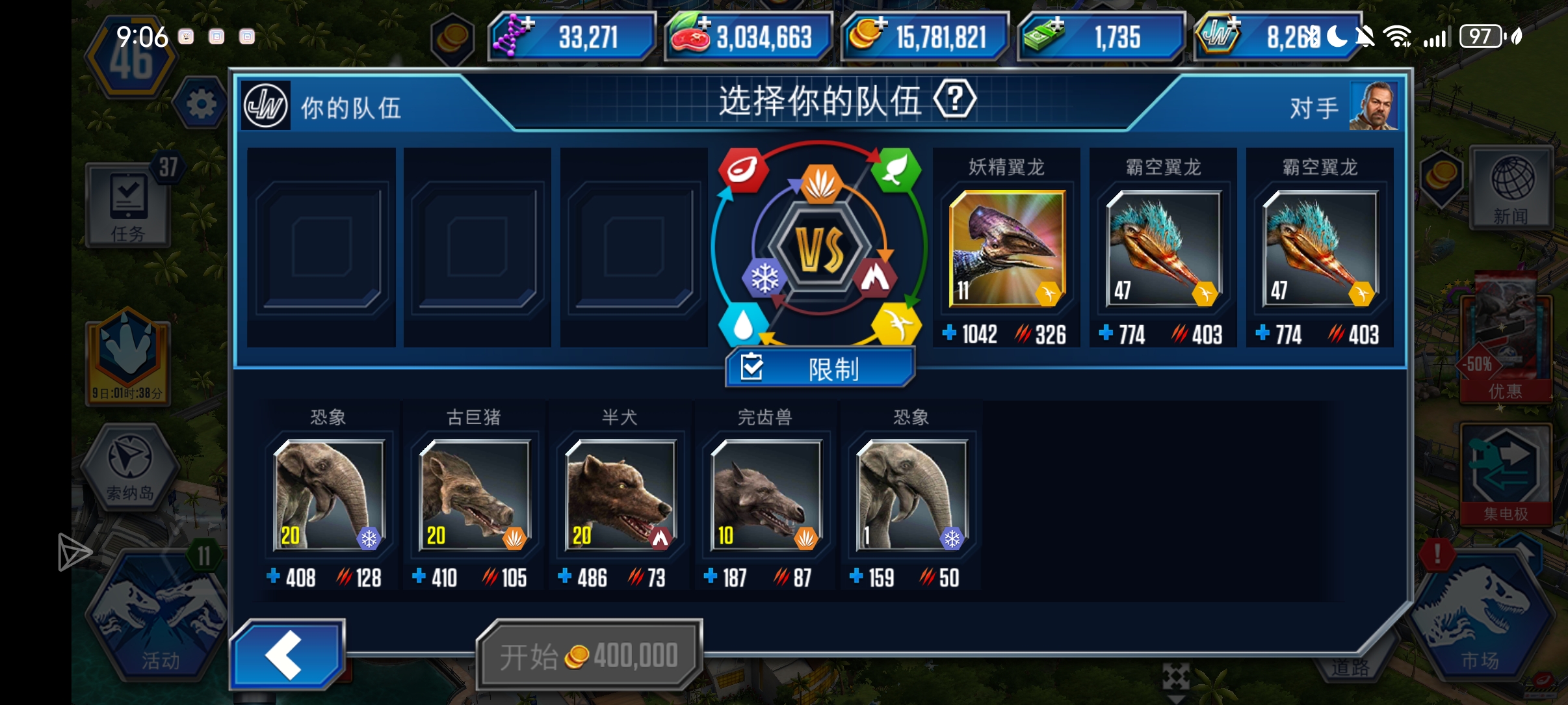Open the 限制 restrictions button
This screenshot has width=1568, height=705.
(x=820, y=368)
